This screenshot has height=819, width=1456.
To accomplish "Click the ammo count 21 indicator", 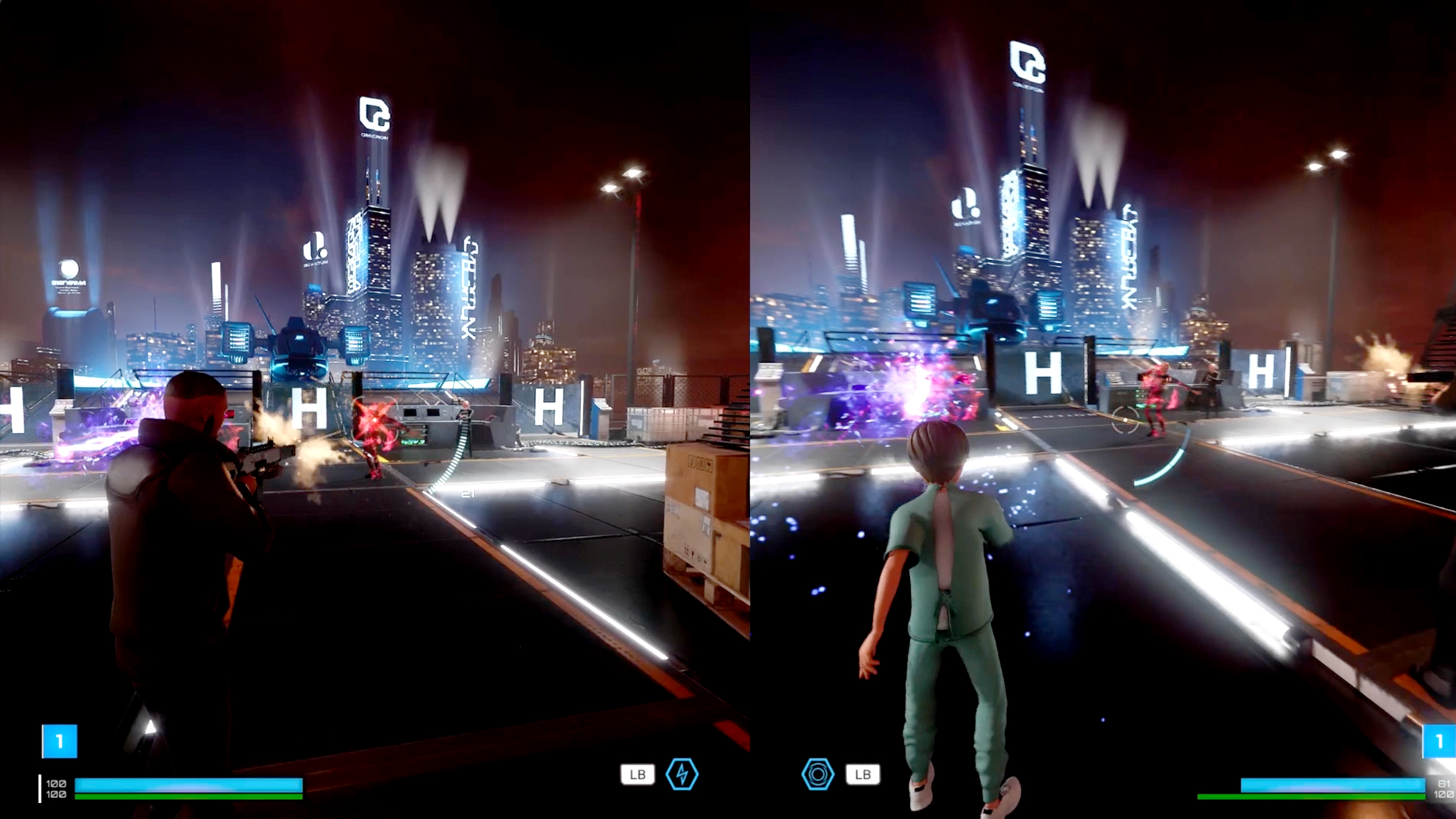I will point(466,492).
